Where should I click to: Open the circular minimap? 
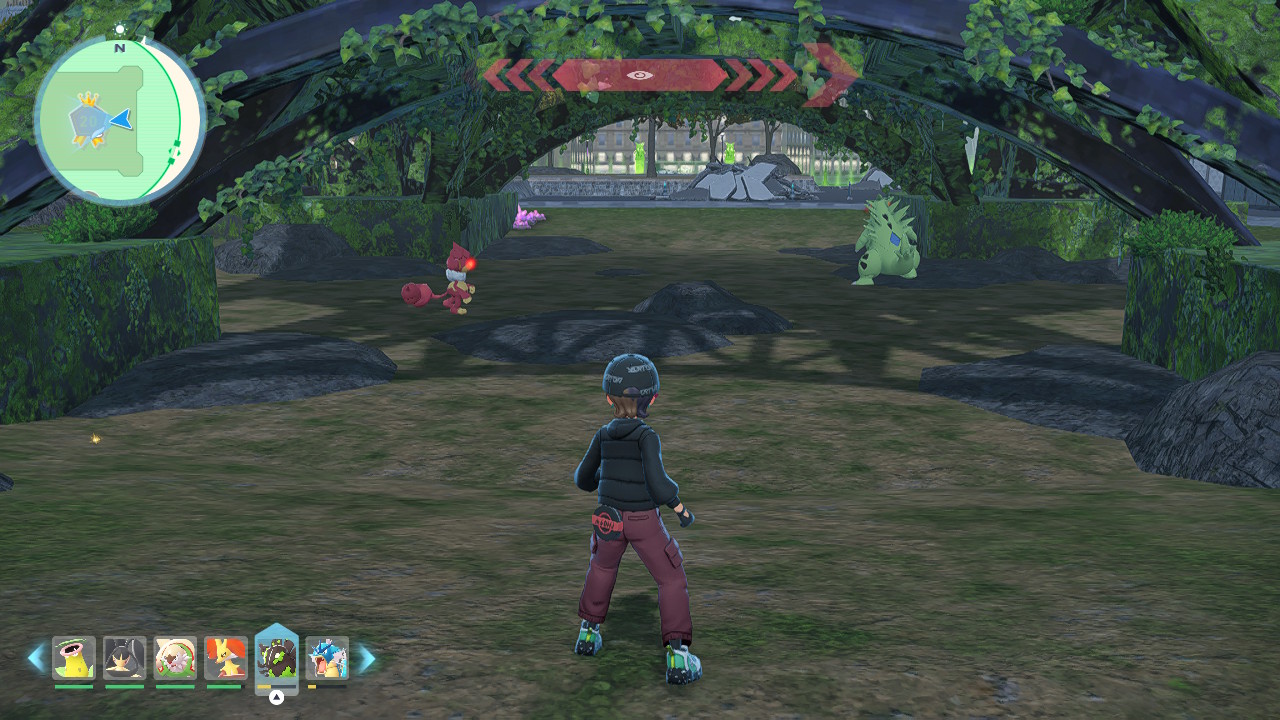(120, 120)
